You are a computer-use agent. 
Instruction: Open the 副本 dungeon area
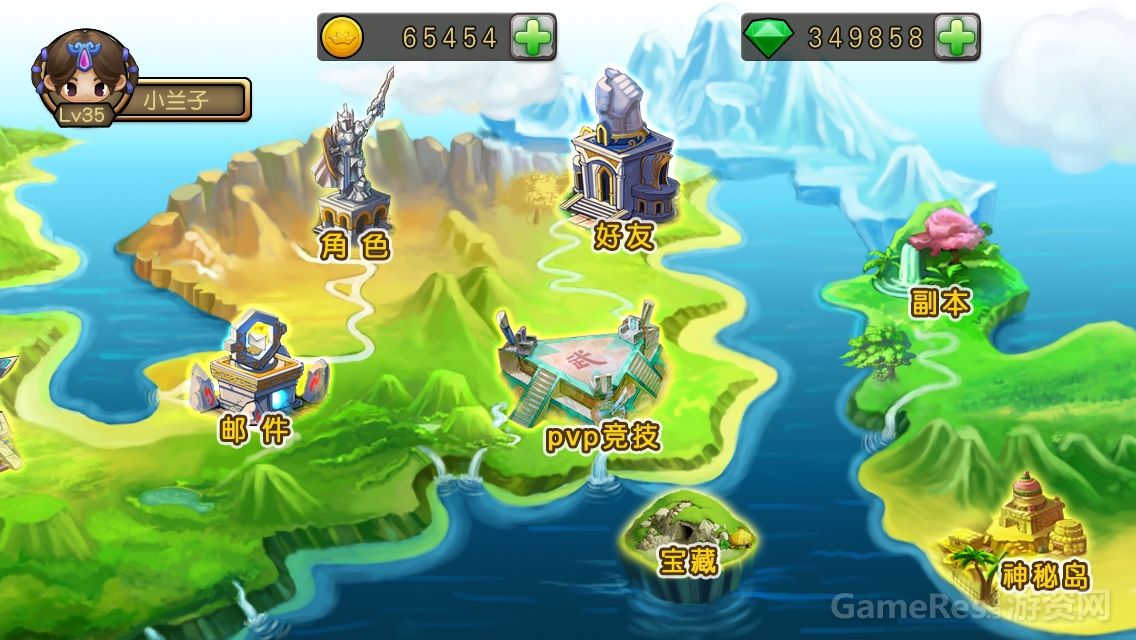coord(930,262)
